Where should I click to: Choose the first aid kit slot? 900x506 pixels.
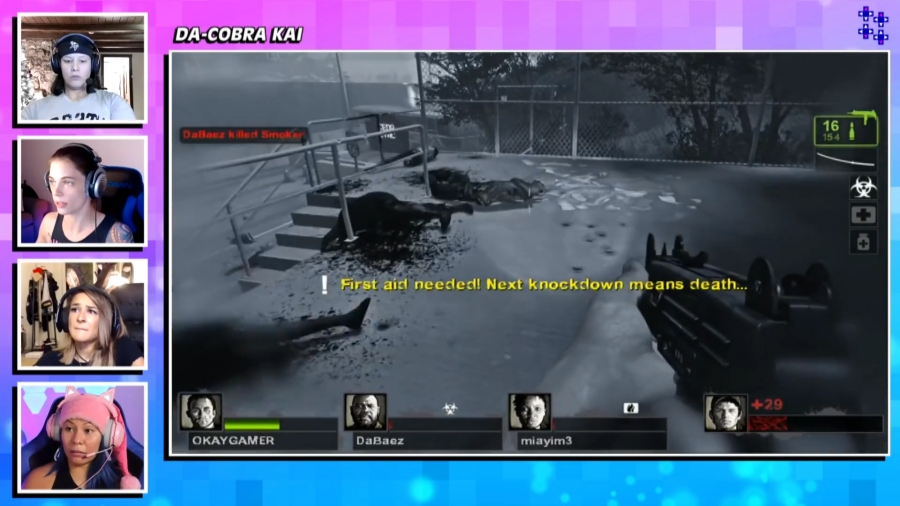point(863,215)
